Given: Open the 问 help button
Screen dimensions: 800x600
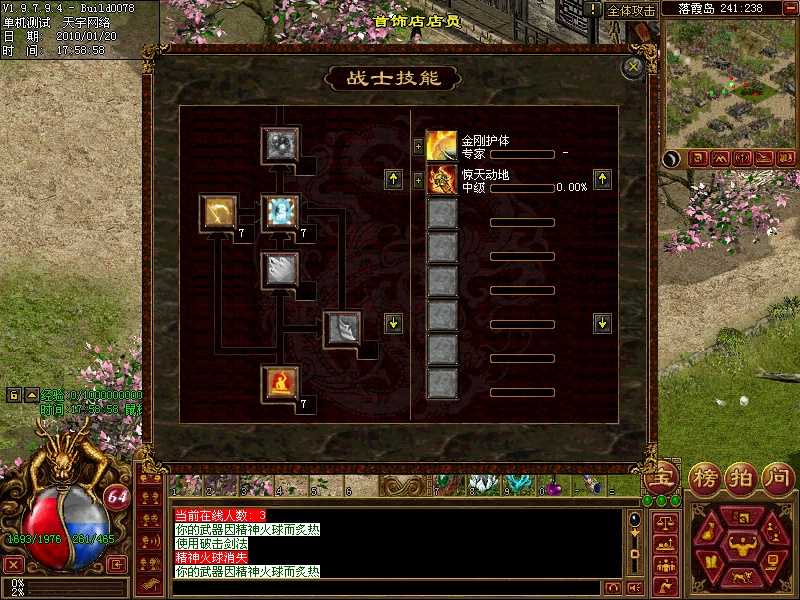Looking at the screenshot, I should [x=778, y=476].
